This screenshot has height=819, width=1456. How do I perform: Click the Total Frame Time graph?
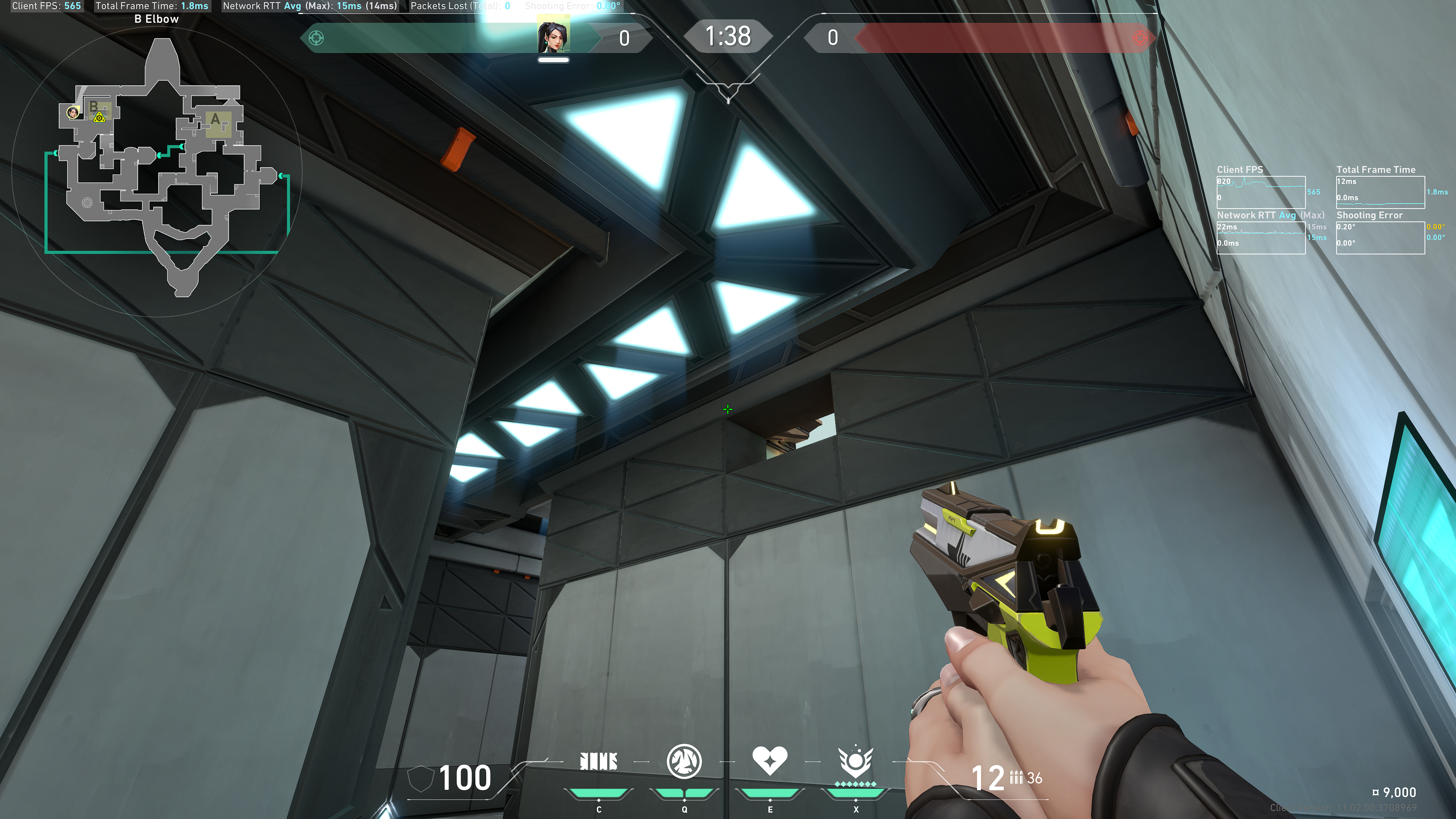[x=1380, y=192]
